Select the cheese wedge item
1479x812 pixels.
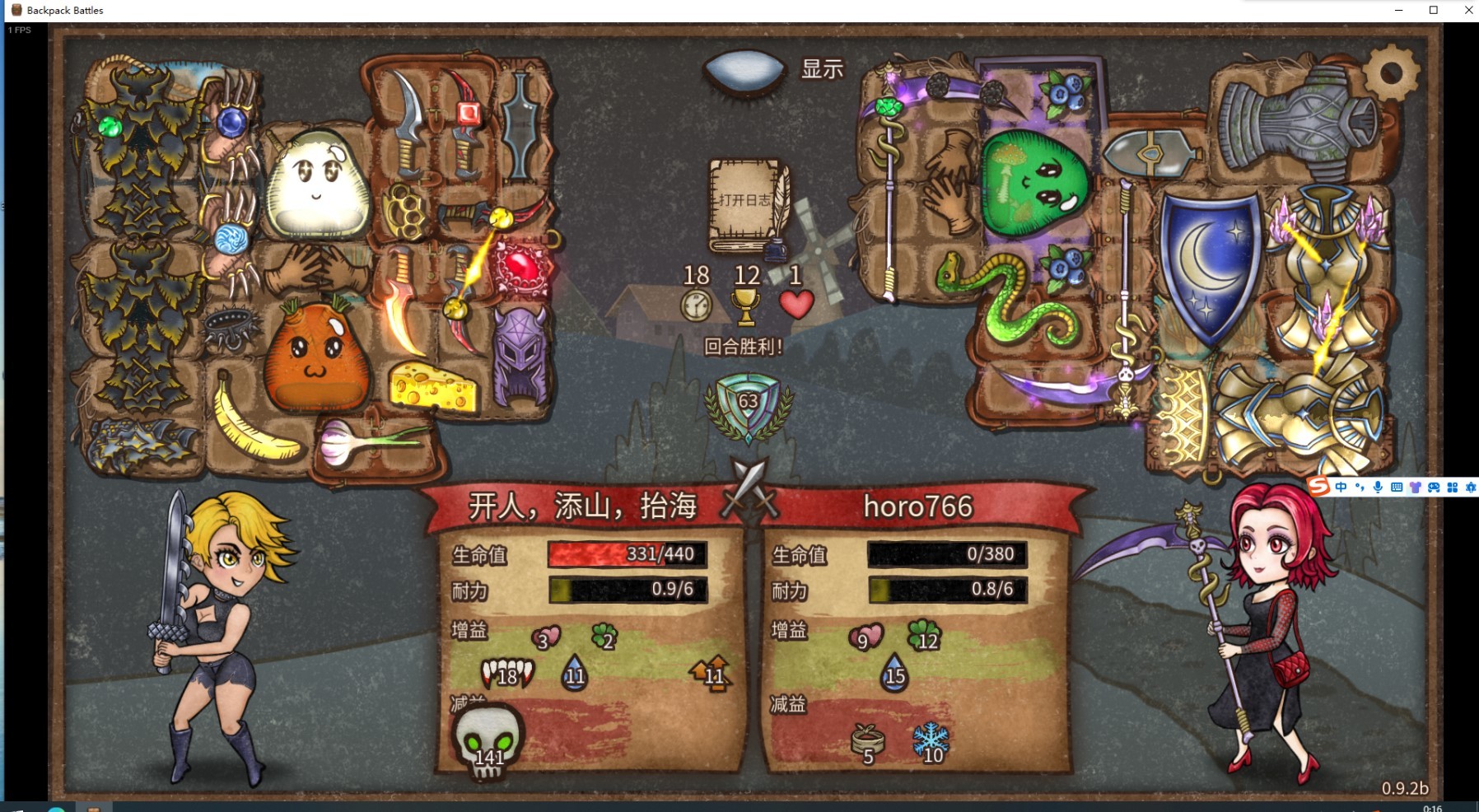pos(432,385)
